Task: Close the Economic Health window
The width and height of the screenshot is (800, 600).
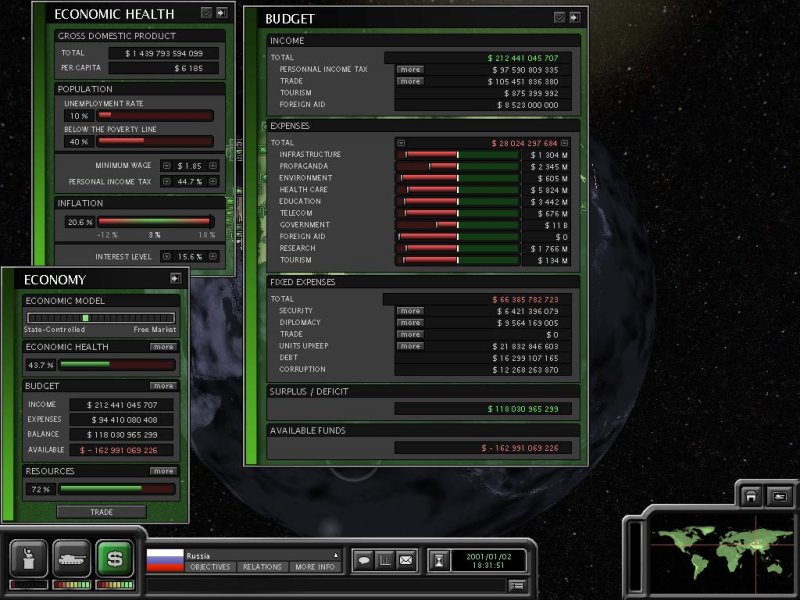Action: [221, 13]
